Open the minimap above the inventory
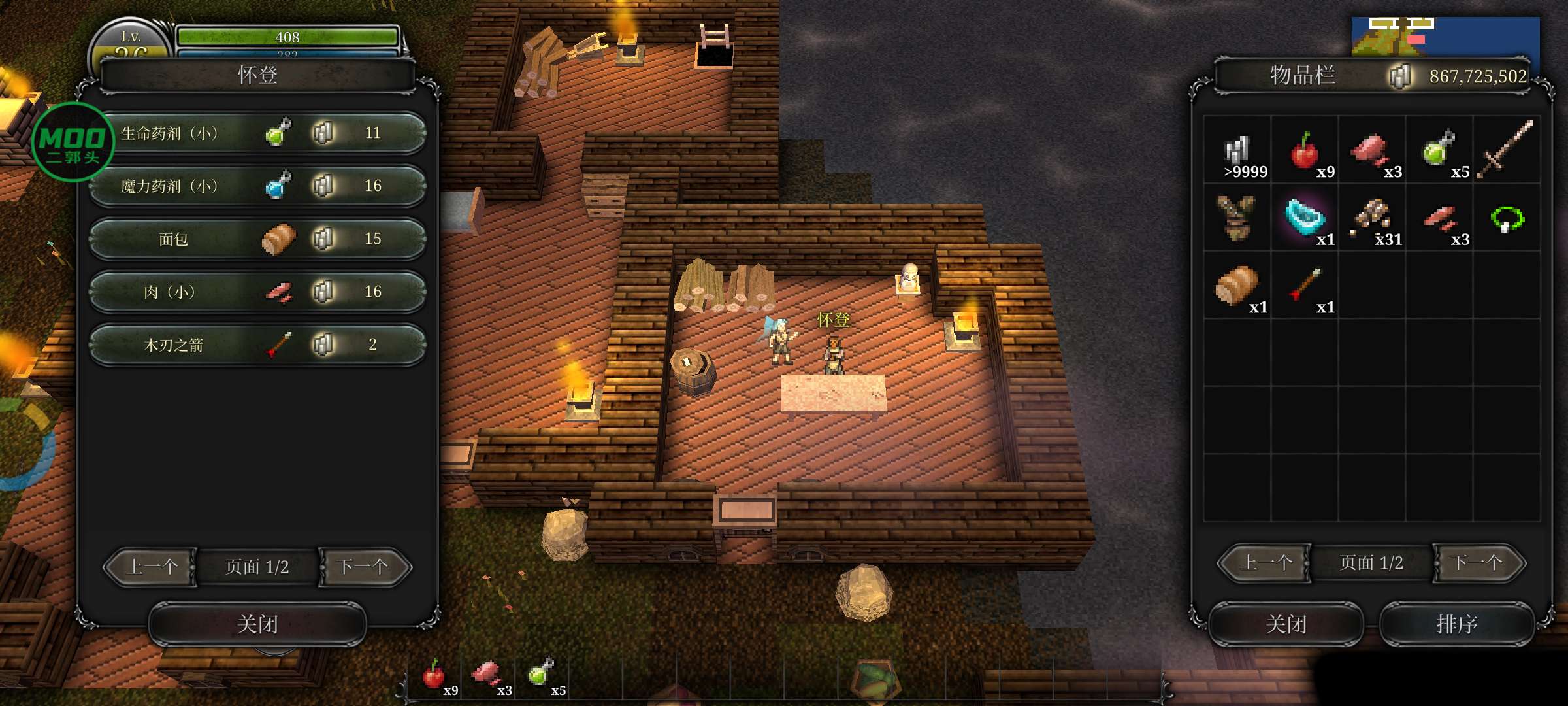The width and height of the screenshot is (1568, 706). coord(1445,37)
